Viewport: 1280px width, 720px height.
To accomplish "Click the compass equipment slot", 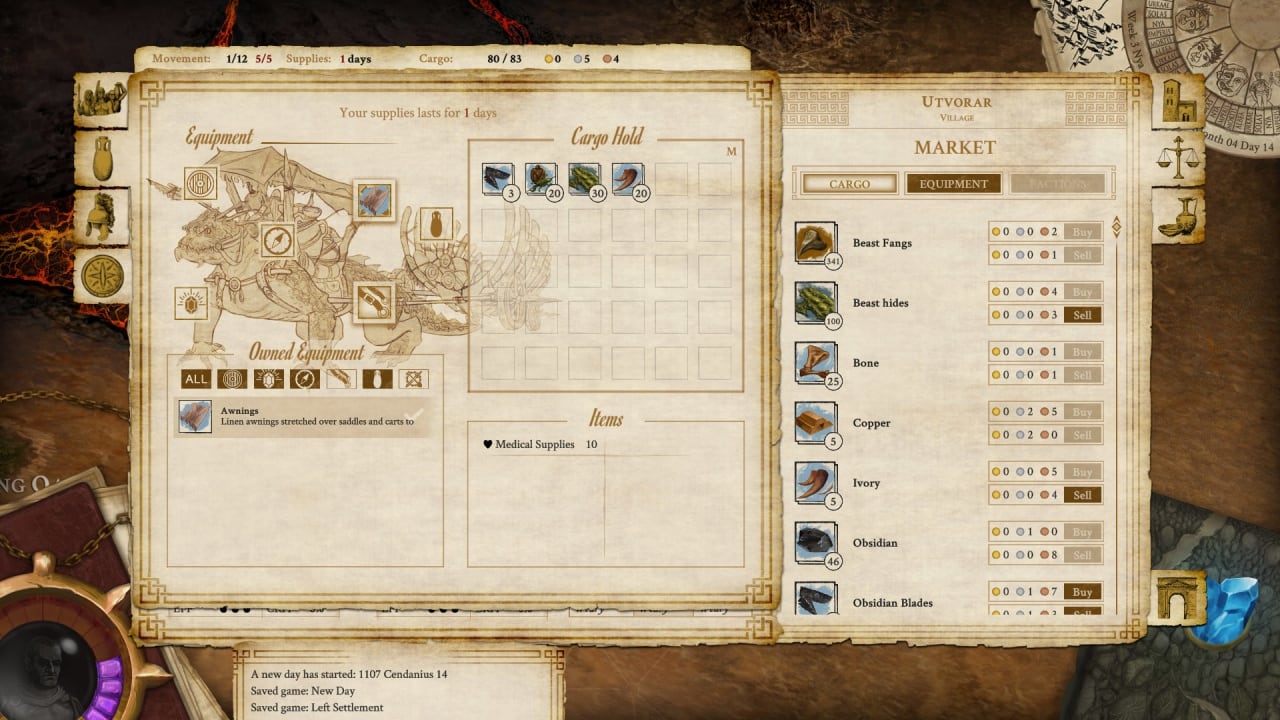I will (277, 240).
